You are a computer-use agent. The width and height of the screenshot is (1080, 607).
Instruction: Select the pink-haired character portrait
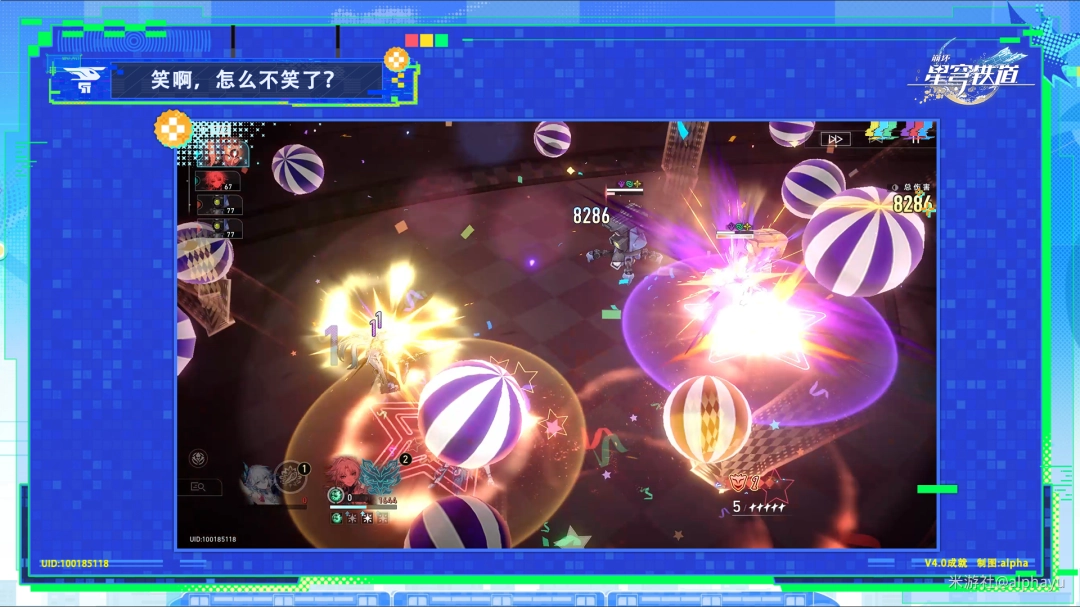click(x=347, y=476)
